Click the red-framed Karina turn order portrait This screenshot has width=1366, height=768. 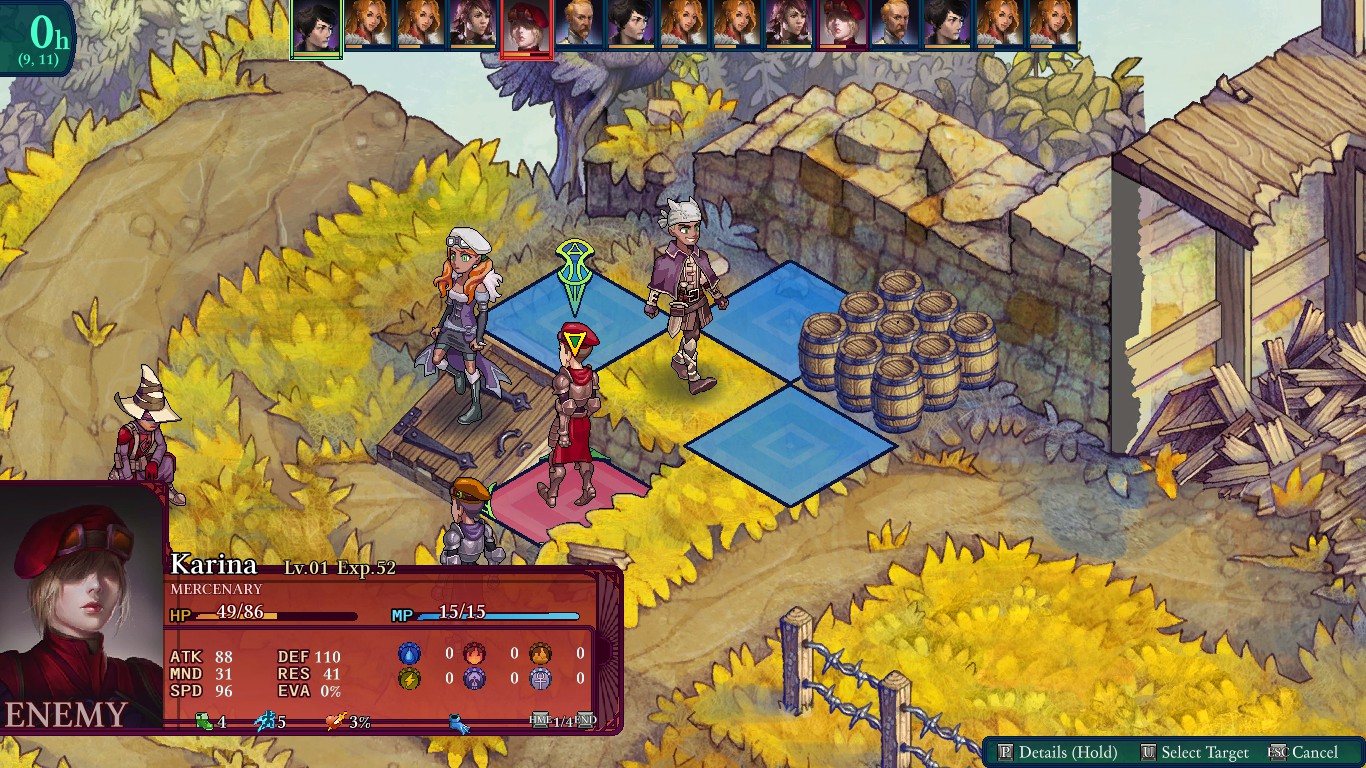coord(526,27)
